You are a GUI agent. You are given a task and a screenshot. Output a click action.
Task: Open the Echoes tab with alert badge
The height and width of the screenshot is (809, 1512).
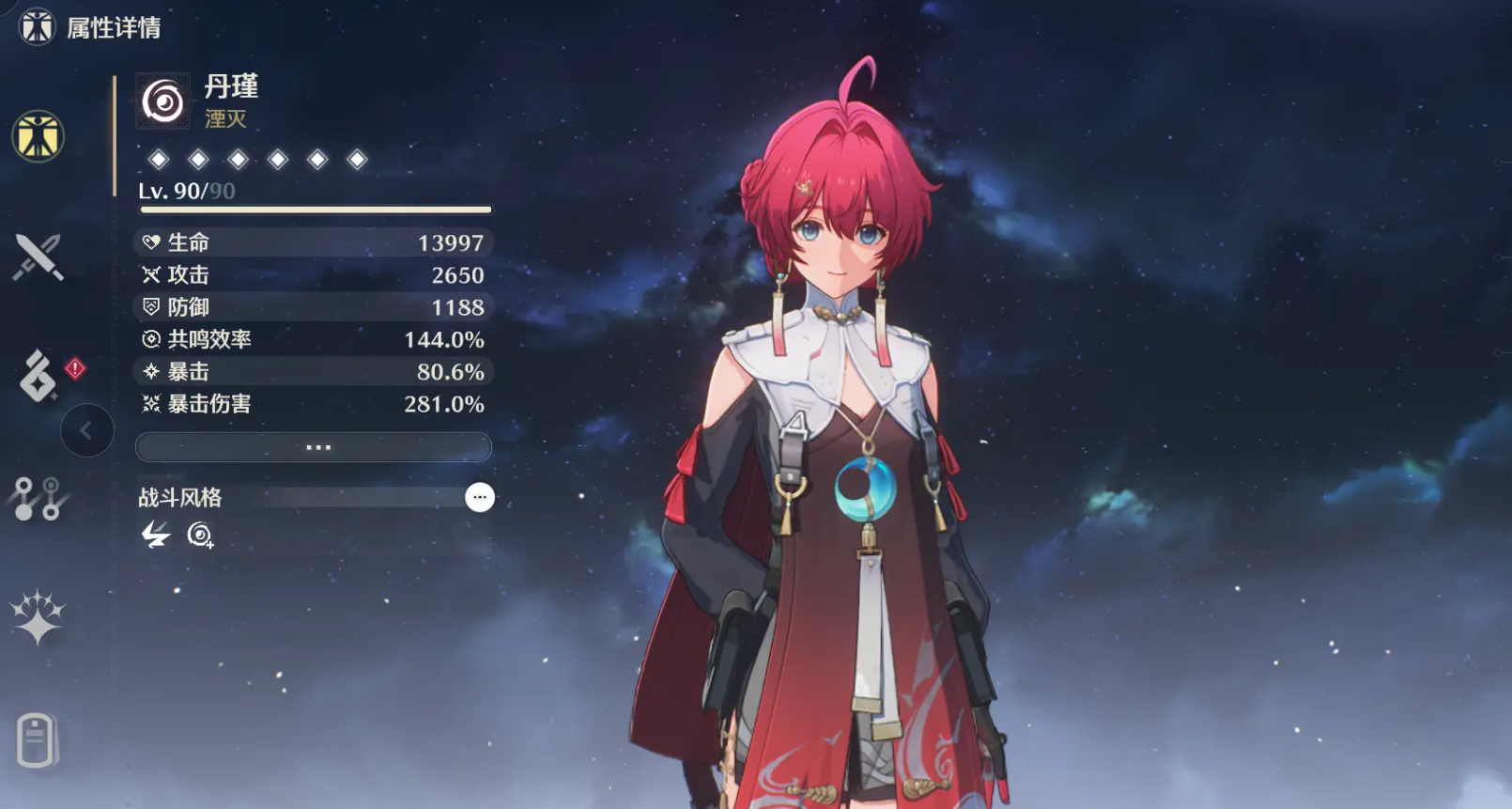click(x=39, y=377)
